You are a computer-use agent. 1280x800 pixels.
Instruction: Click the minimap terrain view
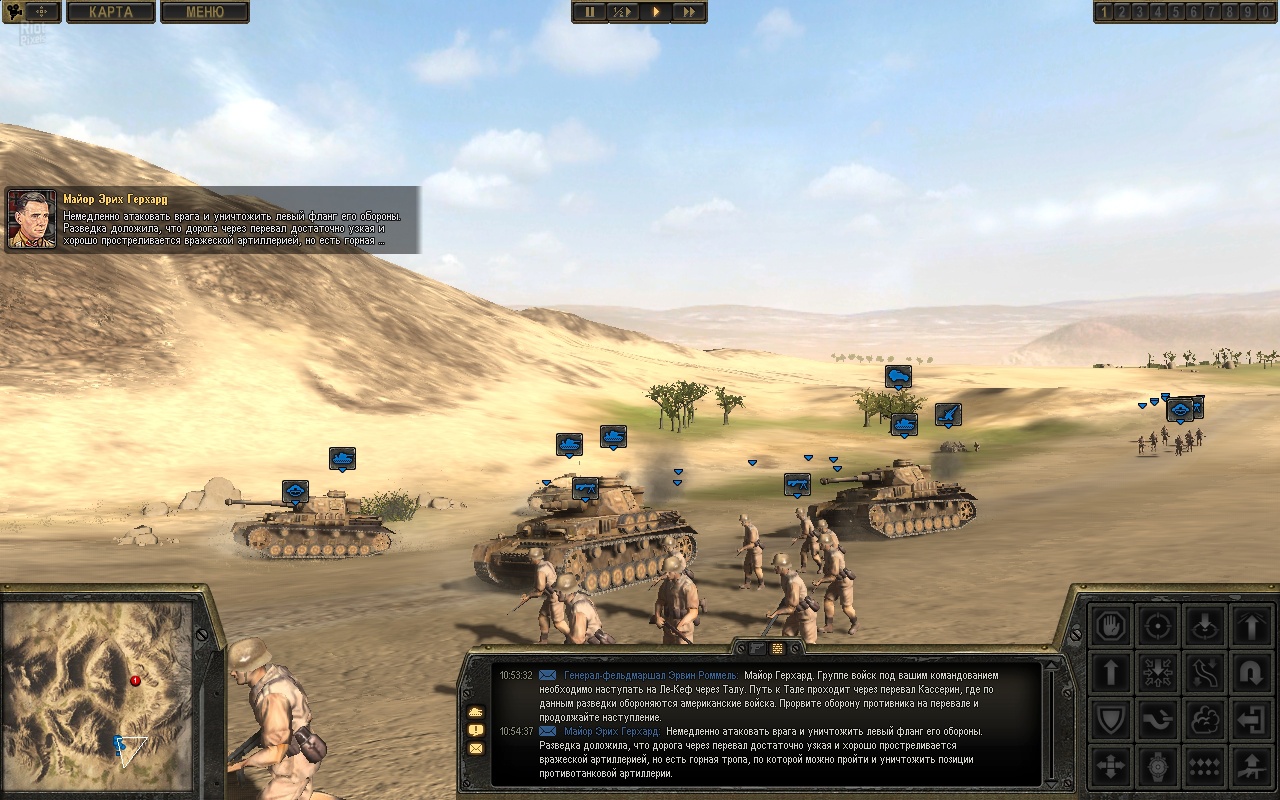tap(97, 694)
